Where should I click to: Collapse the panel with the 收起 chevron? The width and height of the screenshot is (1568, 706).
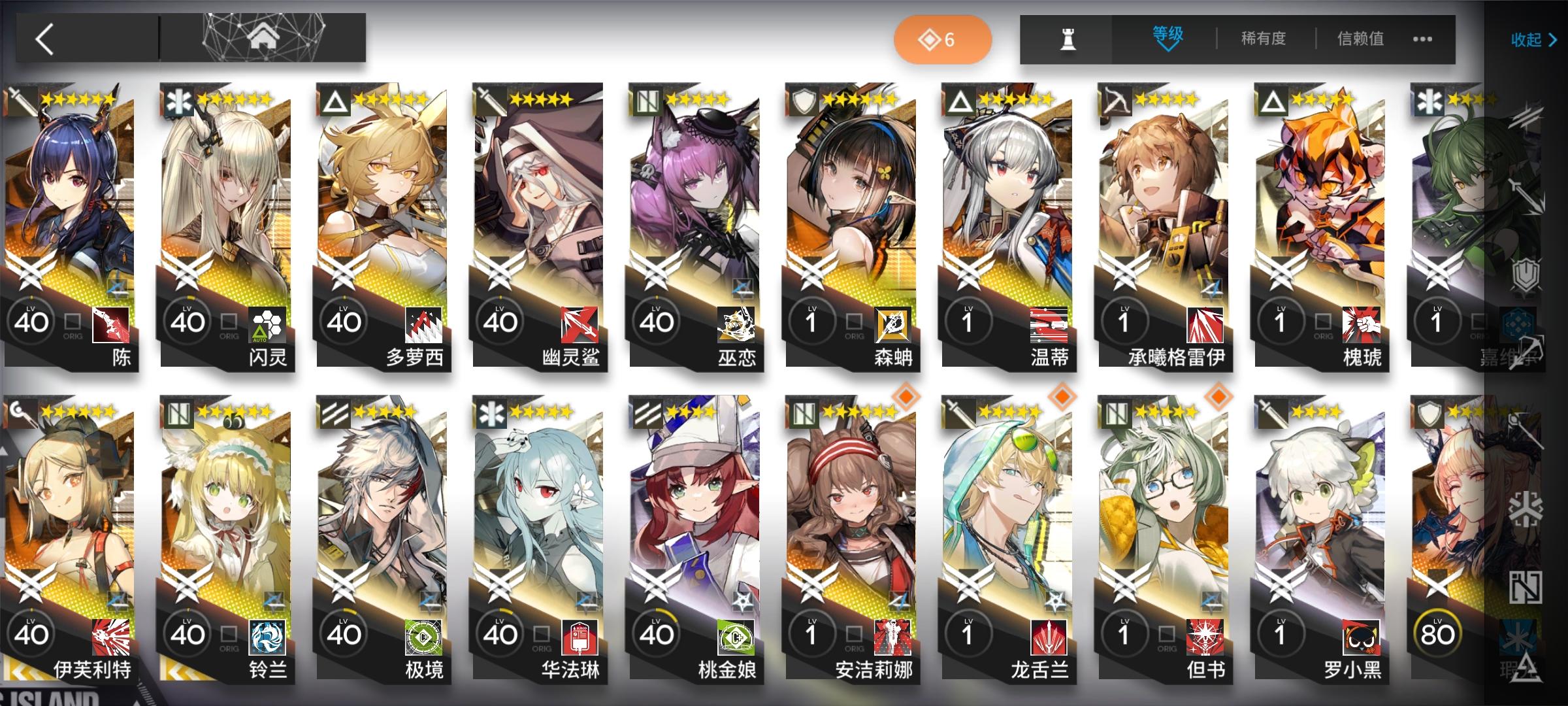click(x=1532, y=41)
